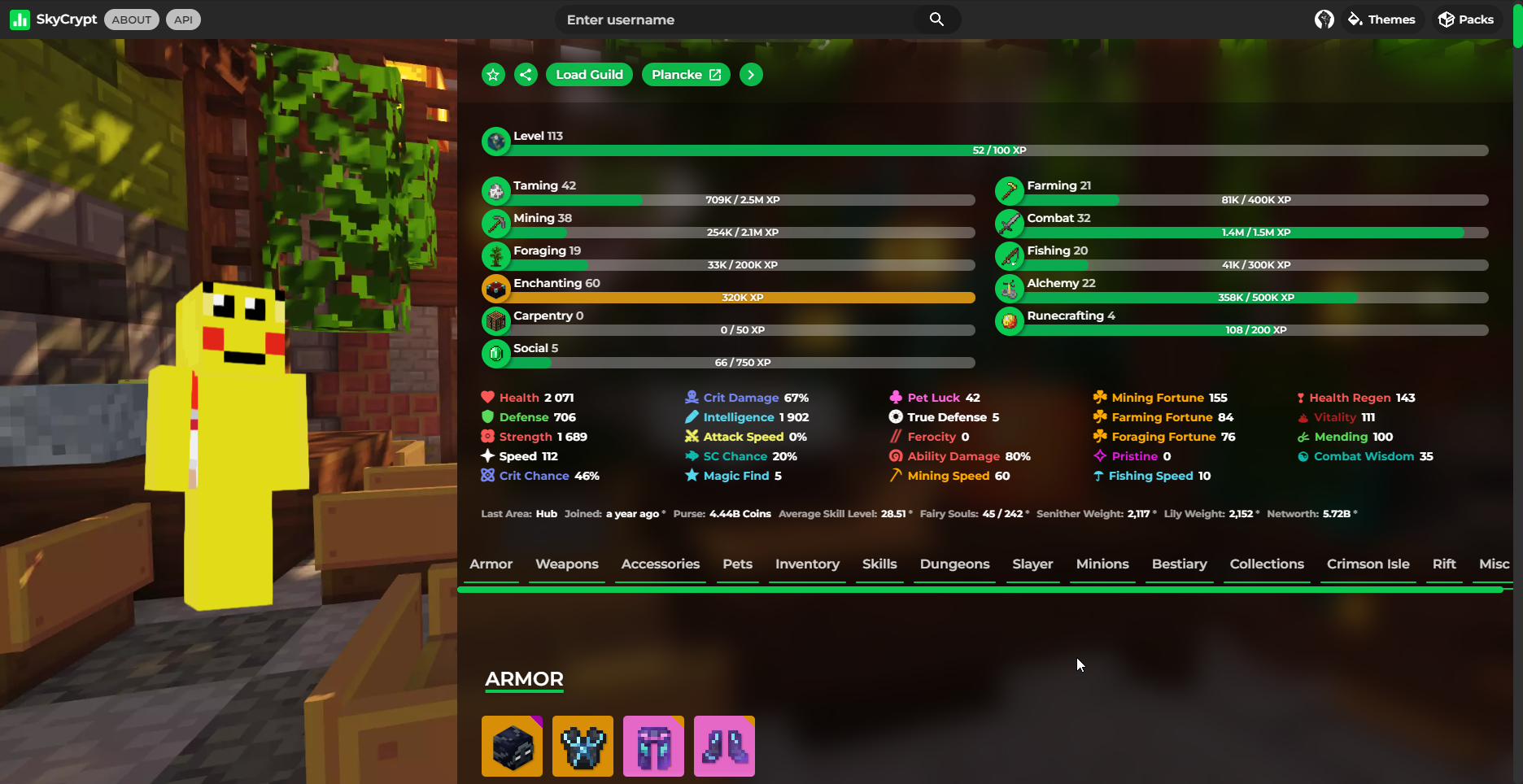Screen dimensions: 1523x784
Task: Open the Combat skill icon
Action: (1010, 224)
